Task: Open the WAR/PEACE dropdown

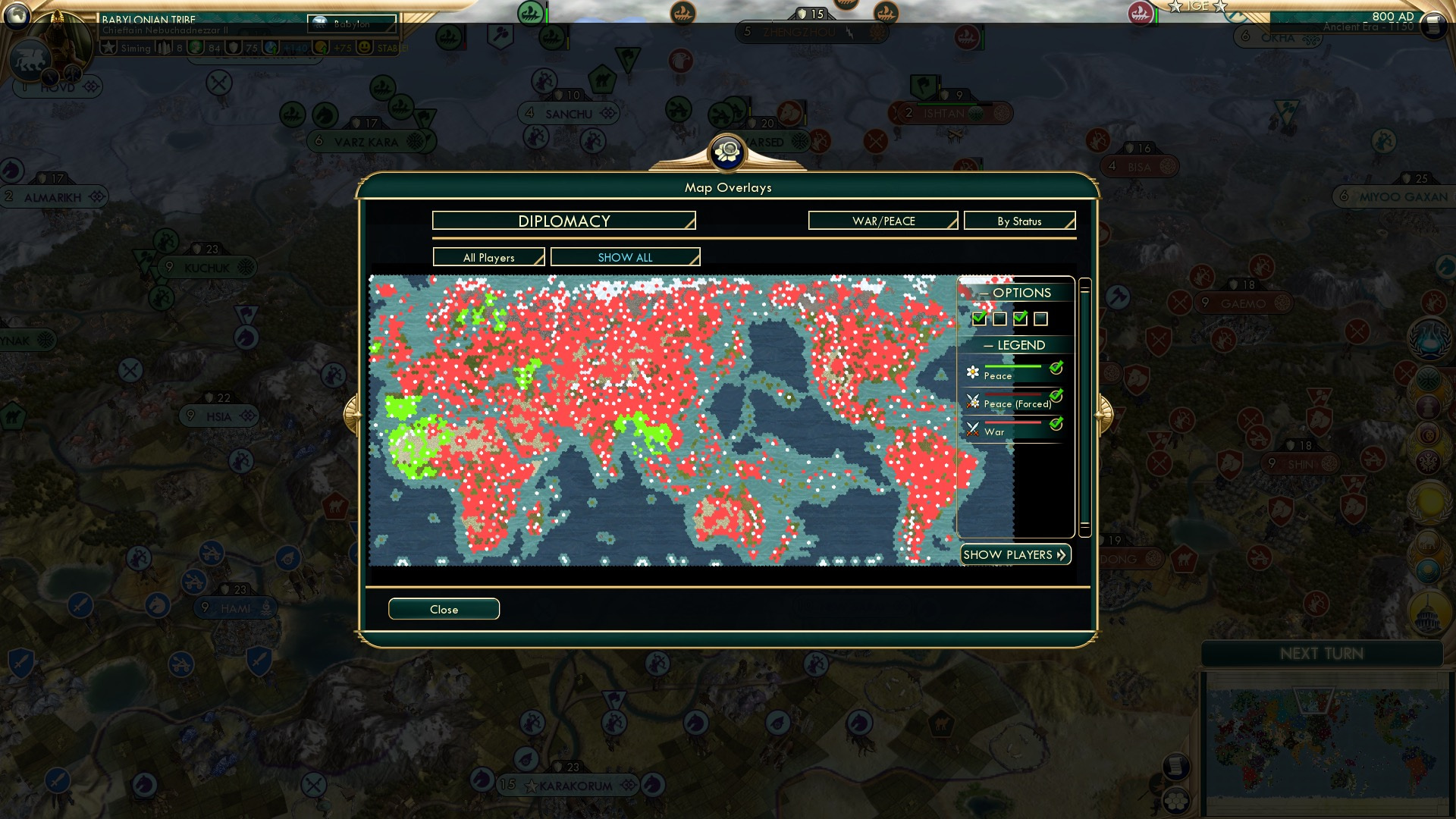Action: tap(882, 221)
